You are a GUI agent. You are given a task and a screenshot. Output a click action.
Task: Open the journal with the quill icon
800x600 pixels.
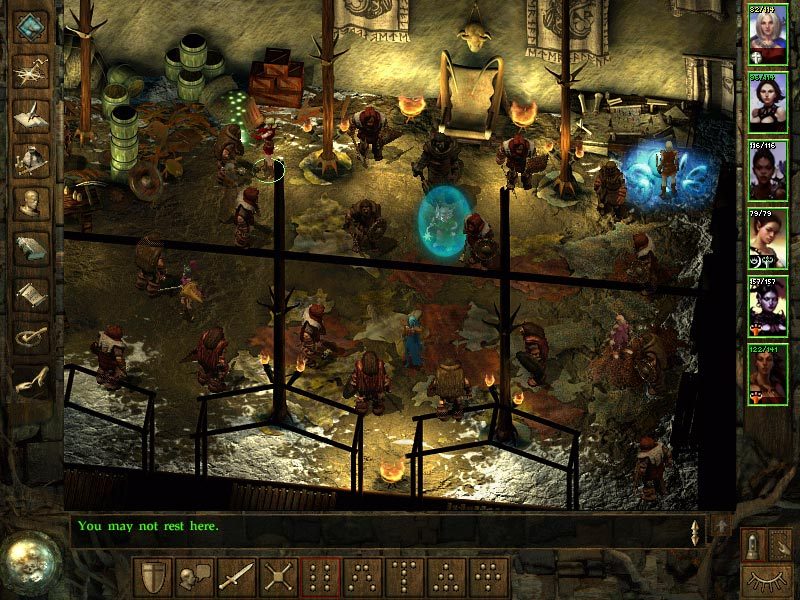[x=32, y=115]
